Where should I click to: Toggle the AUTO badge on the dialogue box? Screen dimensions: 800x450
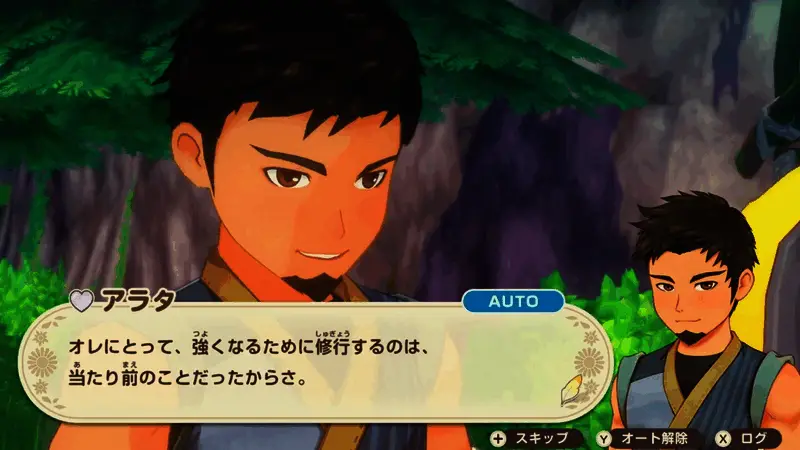point(512,300)
